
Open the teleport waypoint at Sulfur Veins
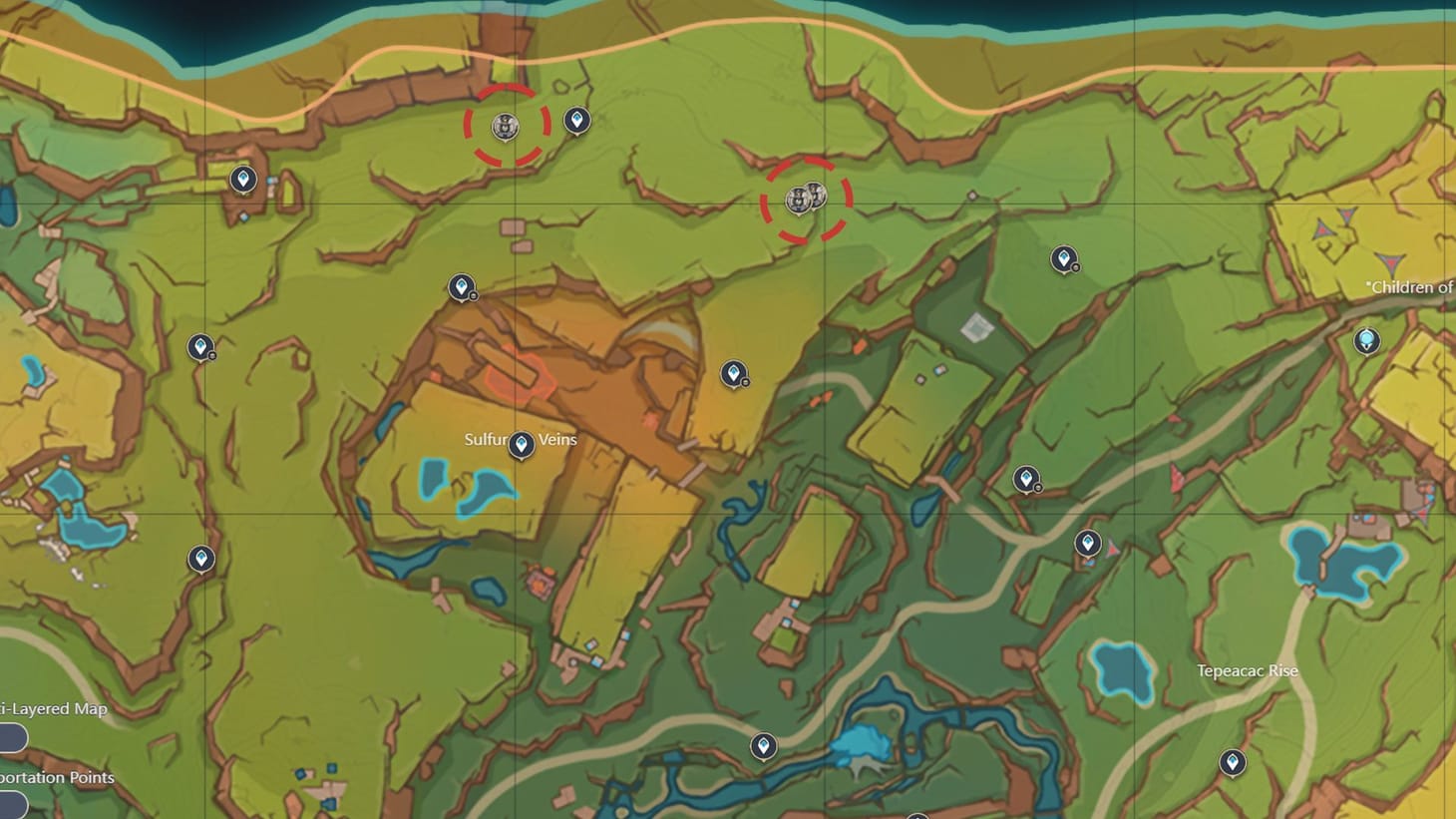524,443
